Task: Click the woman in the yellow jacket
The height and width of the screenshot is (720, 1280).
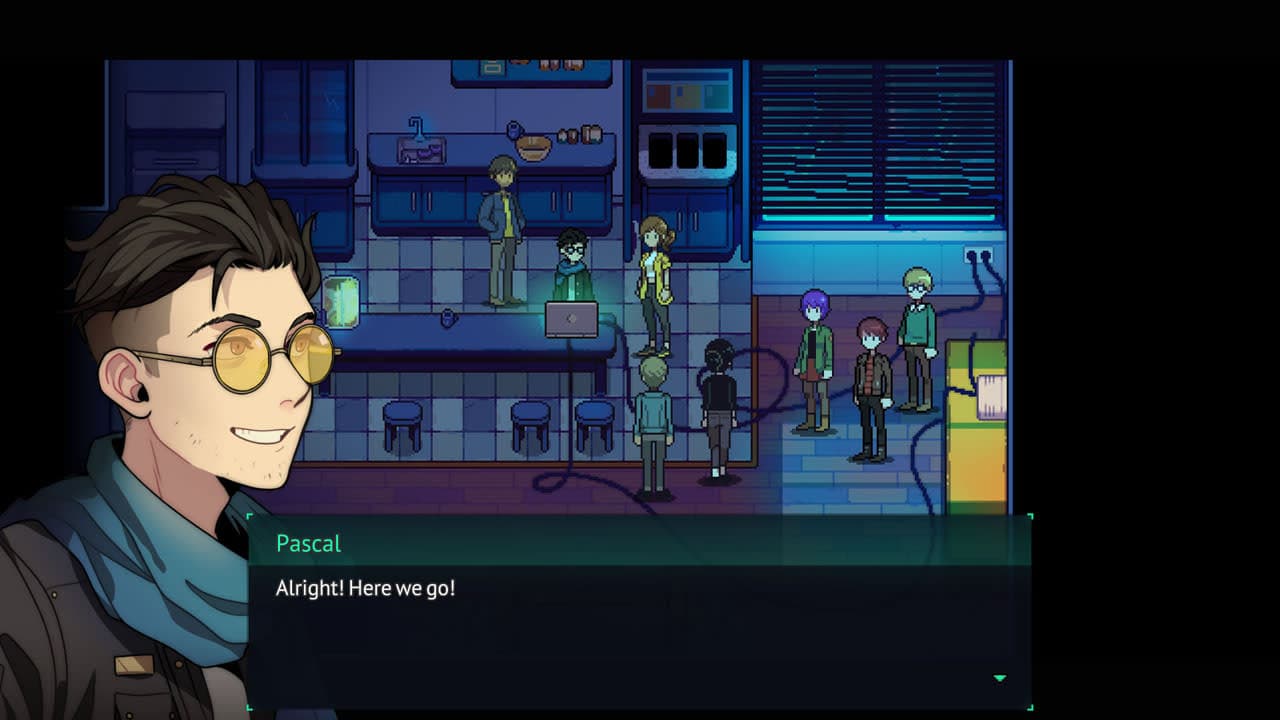Action: [655, 280]
